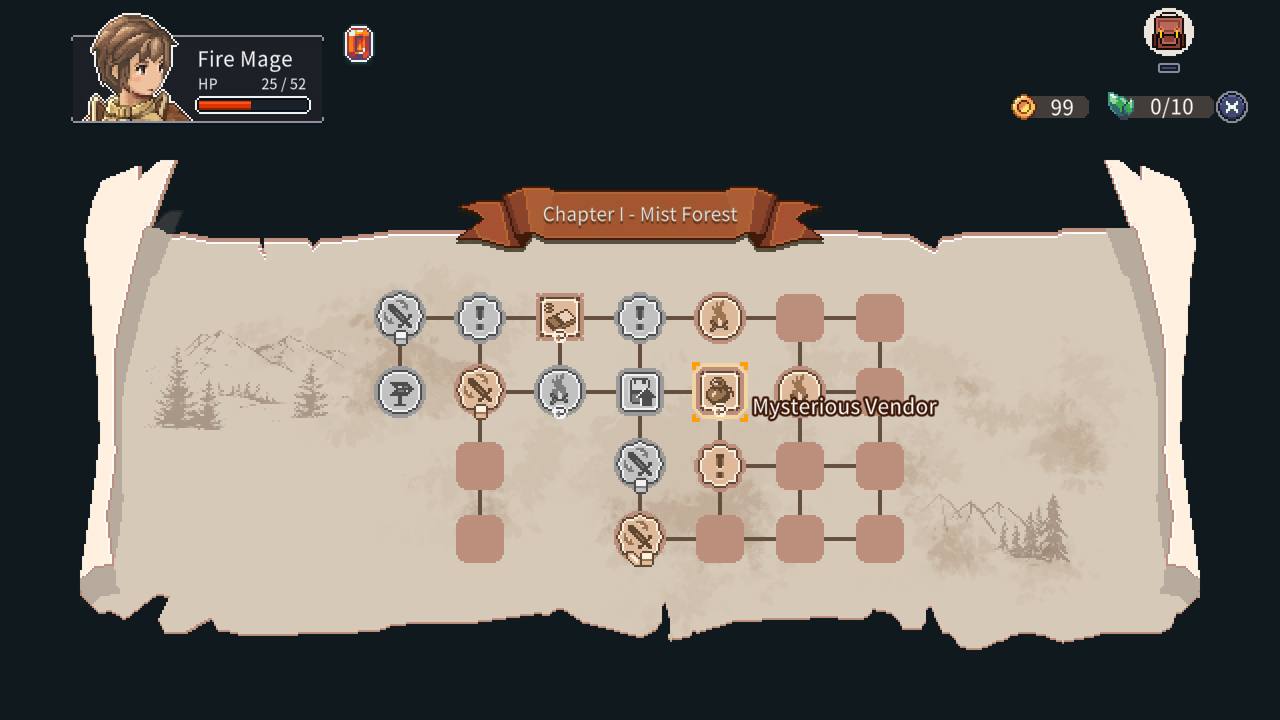
Task: Select the silver campfire node beside the sword node
Action: pos(560,392)
